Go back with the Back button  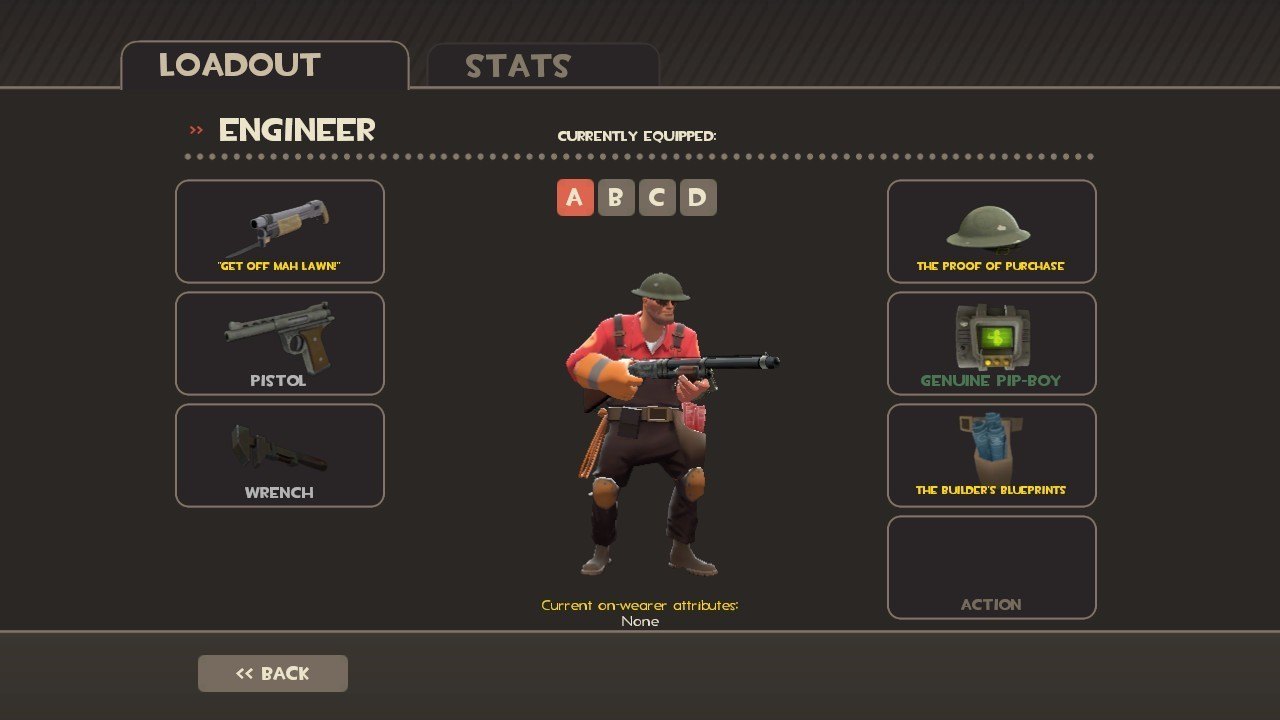[273, 674]
